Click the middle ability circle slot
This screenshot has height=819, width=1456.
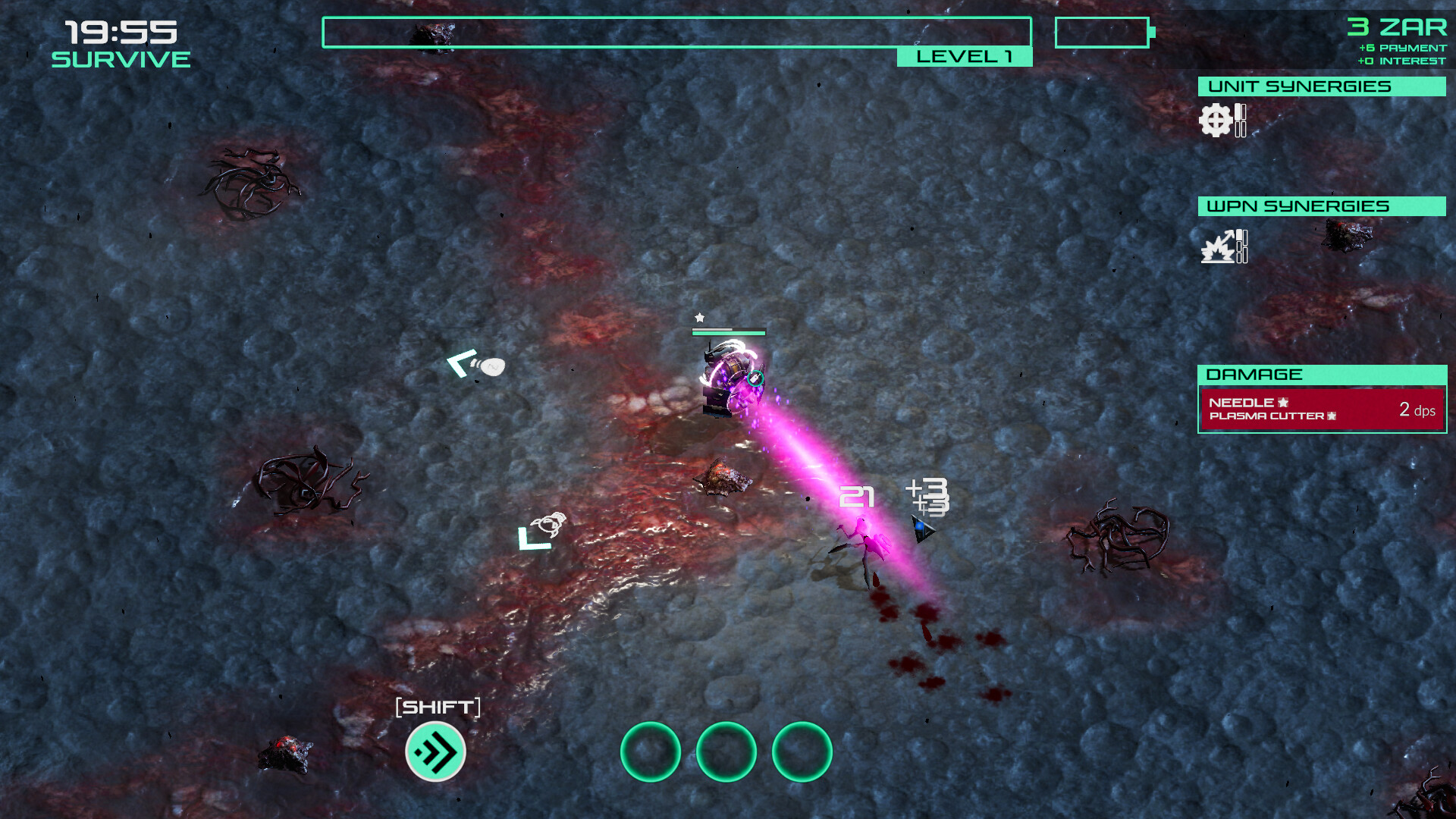pyautogui.click(x=726, y=751)
